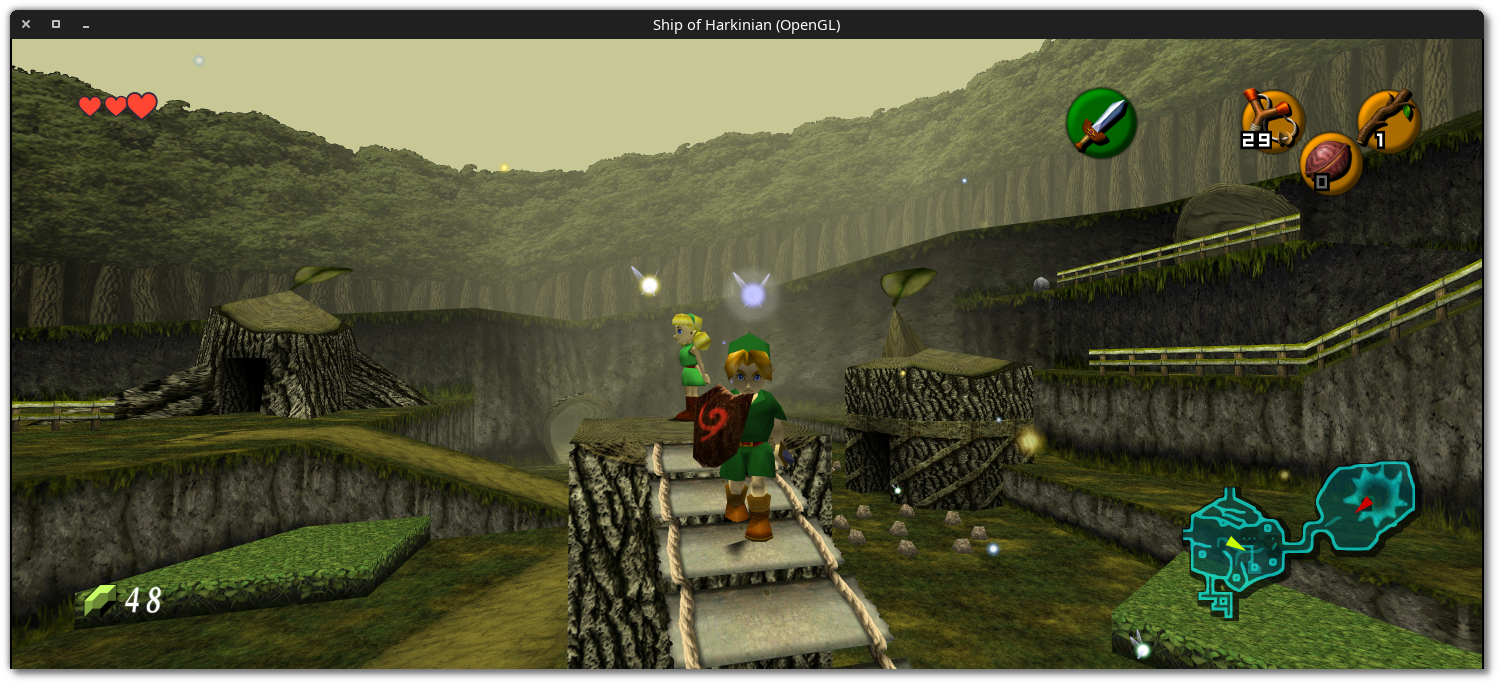Choose the Fairy Slingshot item icon
1500x685 pixels.
[1272, 121]
